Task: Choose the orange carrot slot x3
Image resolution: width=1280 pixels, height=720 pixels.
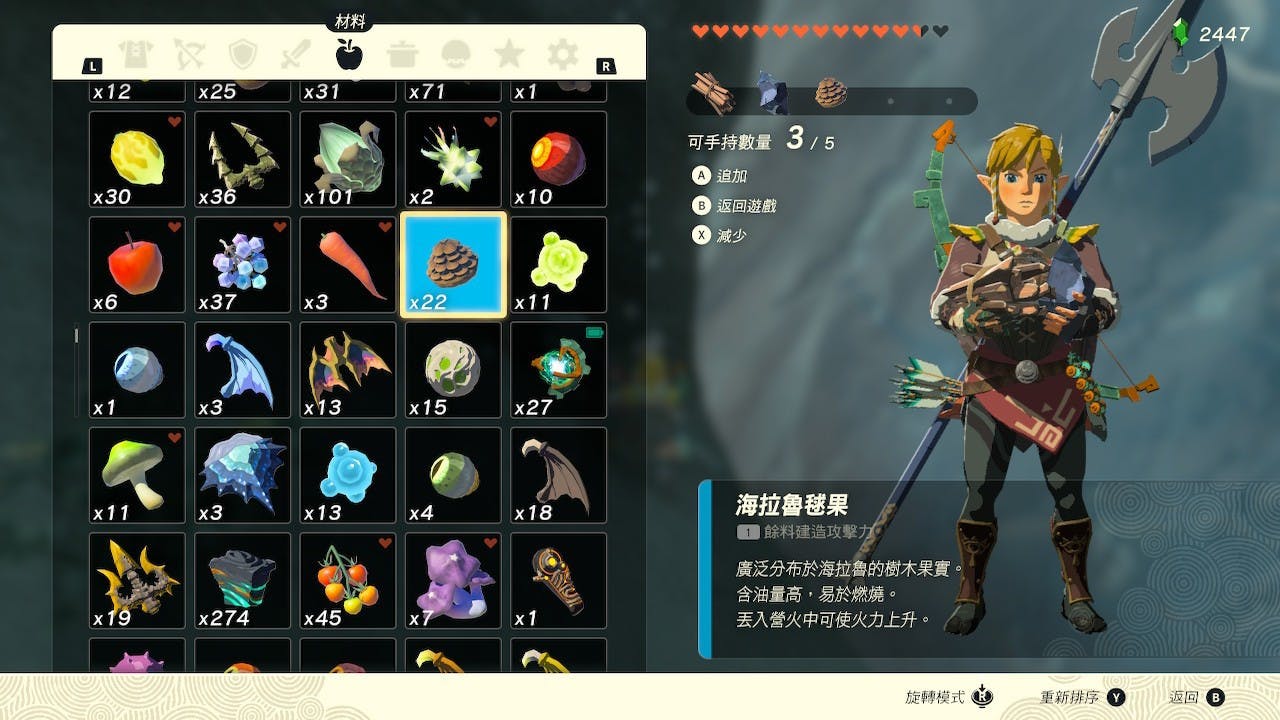Action: pos(348,265)
